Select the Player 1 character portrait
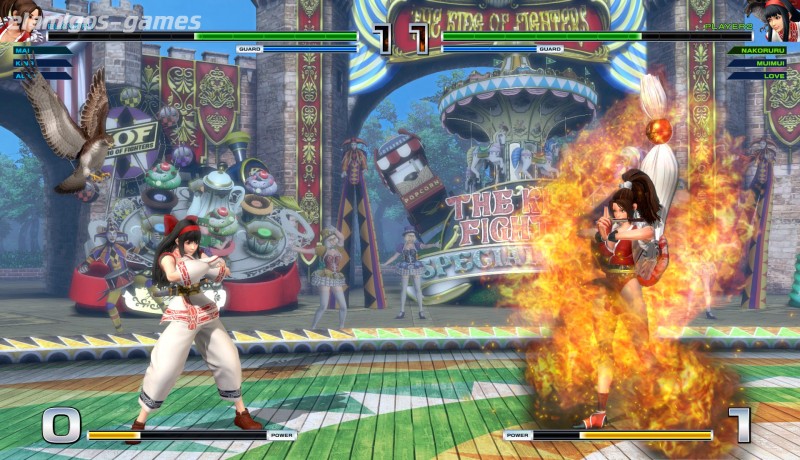The width and height of the screenshot is (800, 460). coord(20,20)
